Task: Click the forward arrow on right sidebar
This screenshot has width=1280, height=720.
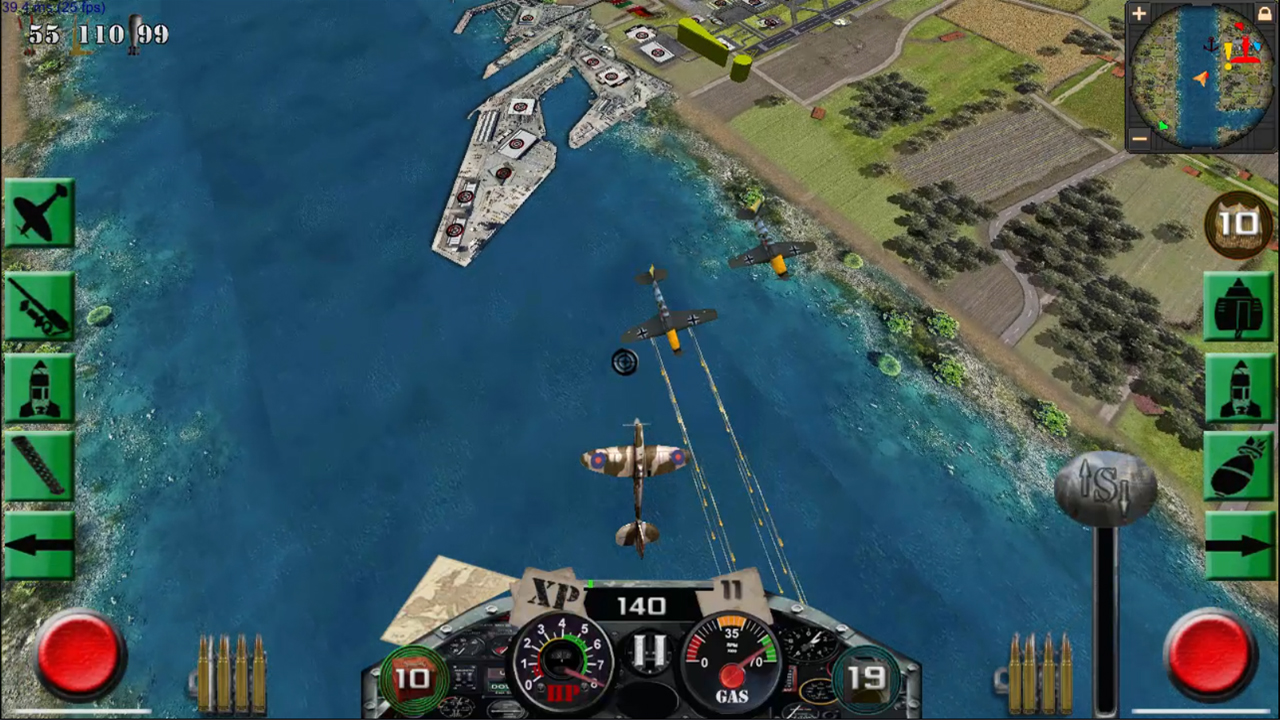Action: 1240,545
